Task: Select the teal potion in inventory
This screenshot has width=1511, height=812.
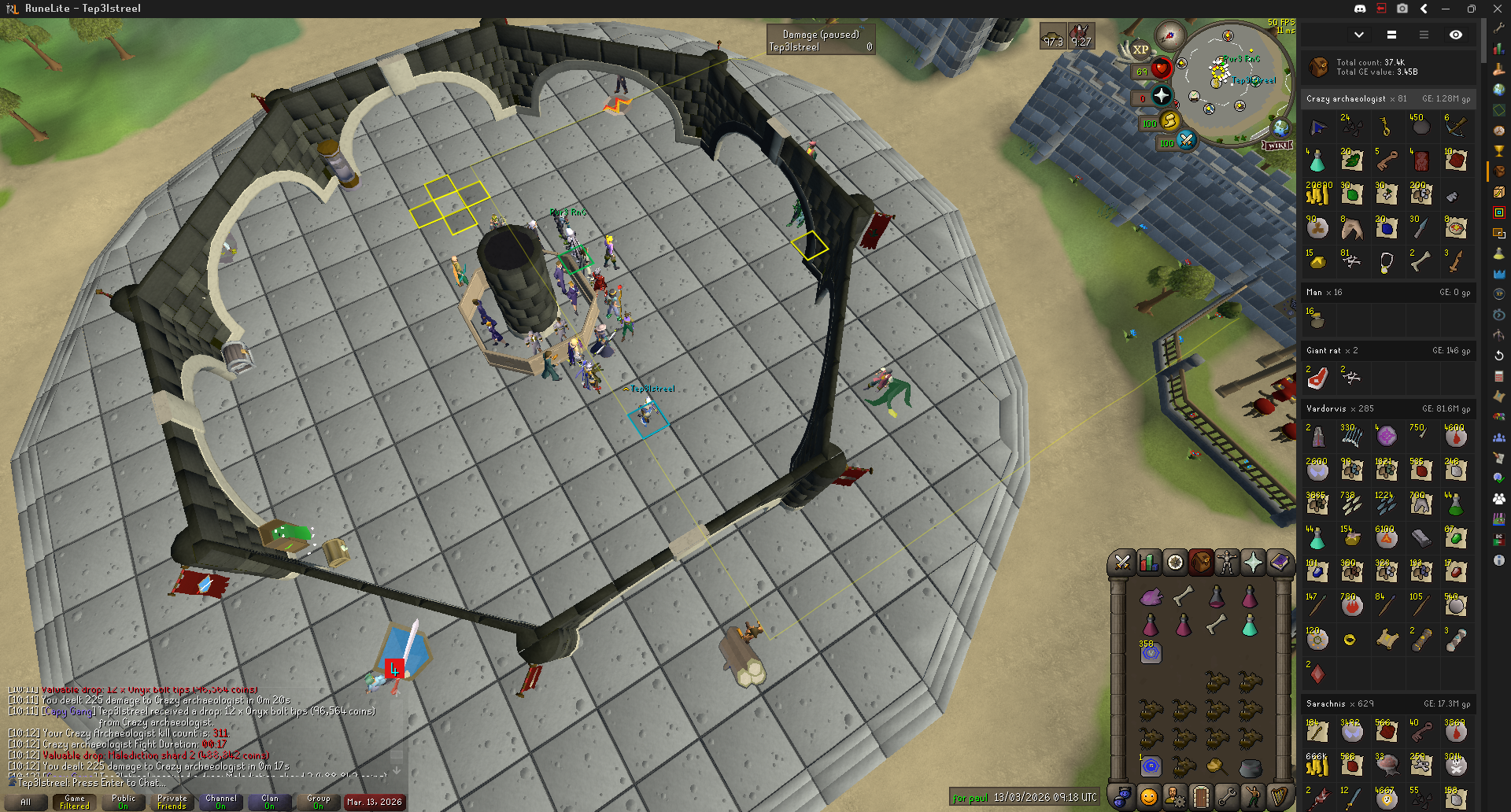Action: (x=1249, y=626)
